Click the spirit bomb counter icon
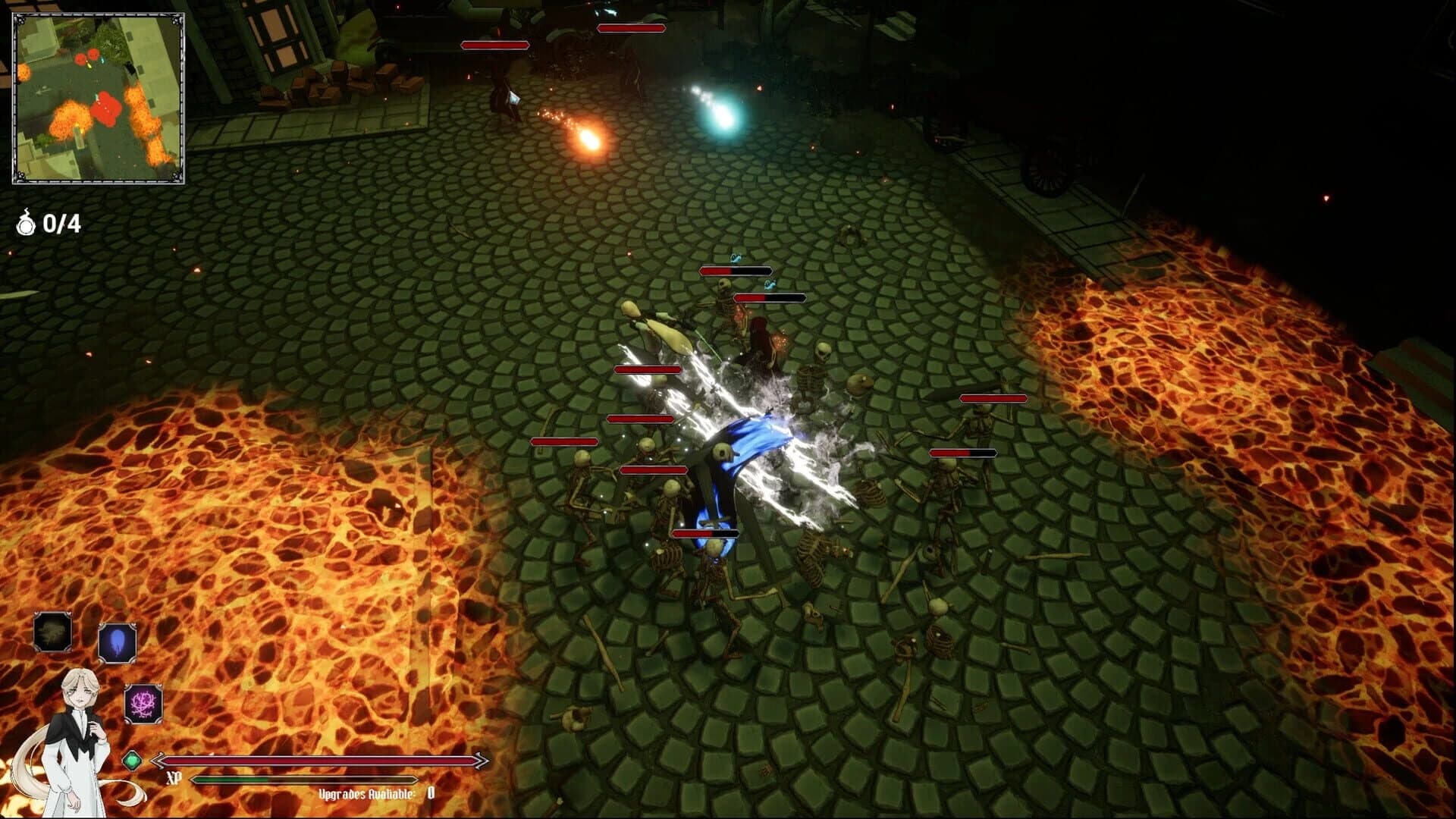Image resolution: width=1456 pixels, height=819 pixels. (x=24, y=223)
